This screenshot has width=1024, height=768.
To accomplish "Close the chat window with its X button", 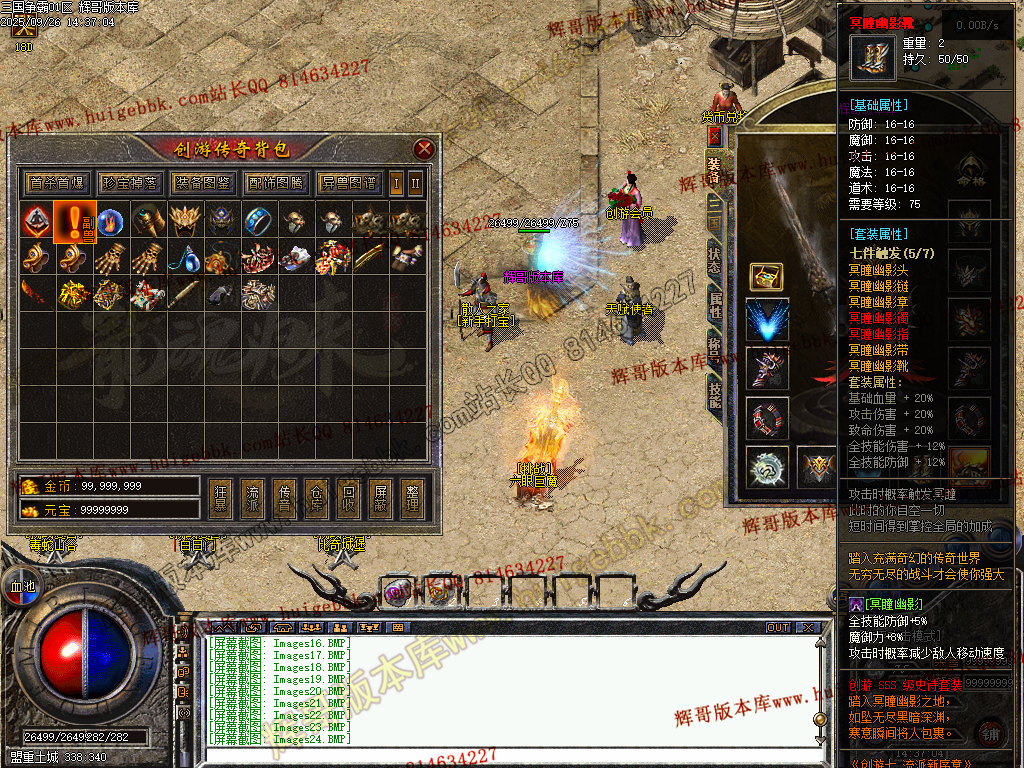I will pyautogui.click(x=808, y=628).
